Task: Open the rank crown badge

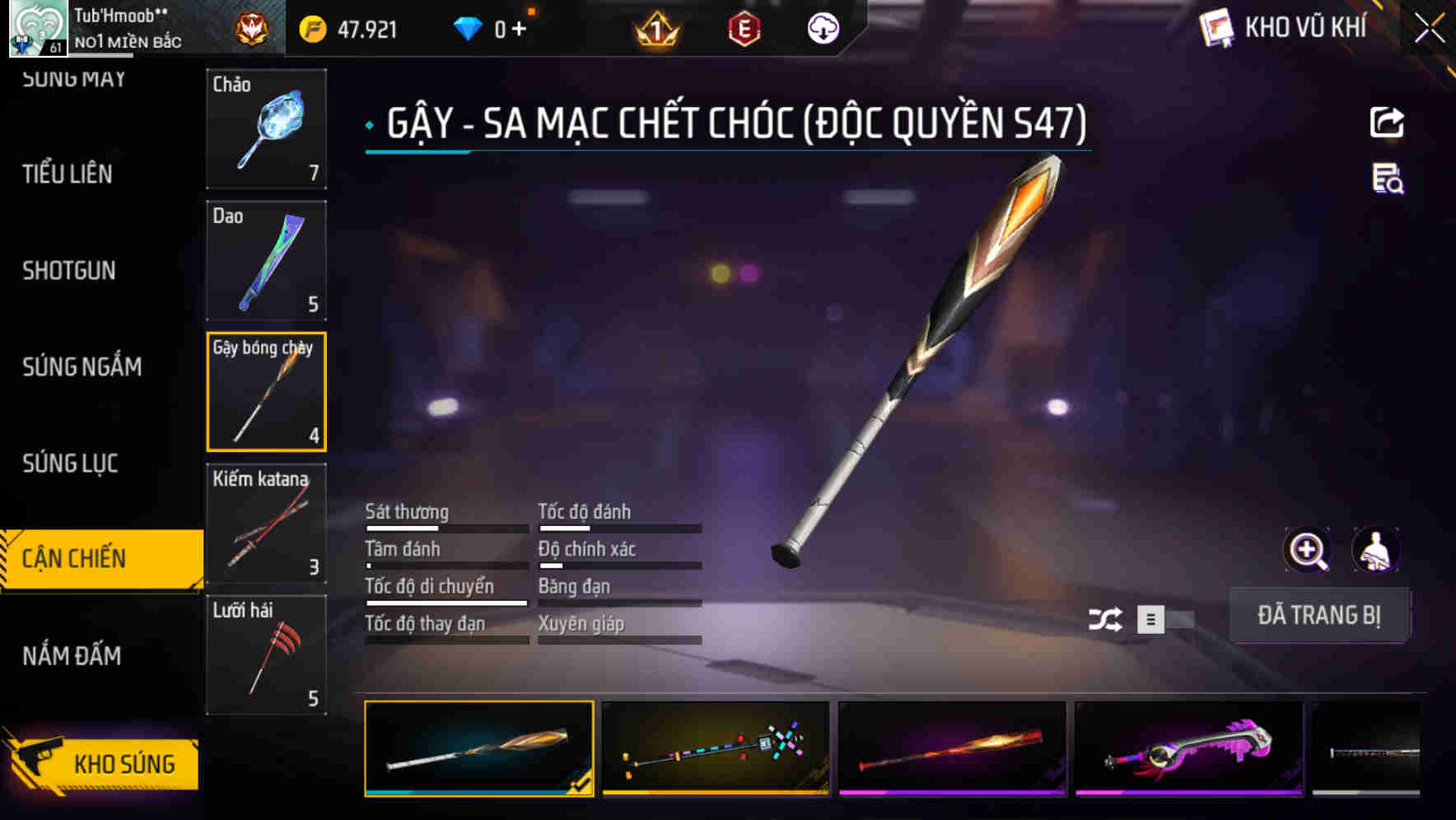Action: tap(655, 27)
